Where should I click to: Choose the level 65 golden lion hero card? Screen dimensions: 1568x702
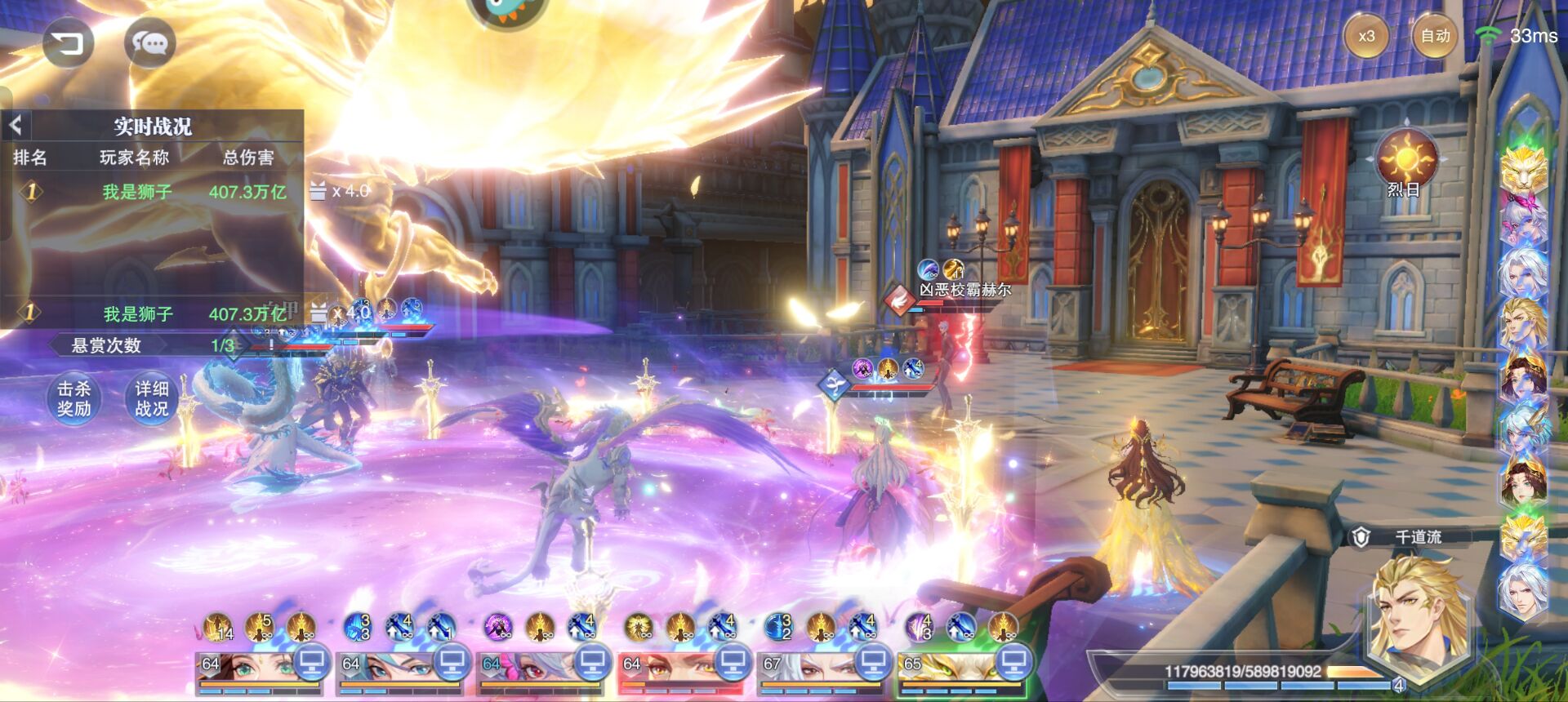(x=947, y=669)
